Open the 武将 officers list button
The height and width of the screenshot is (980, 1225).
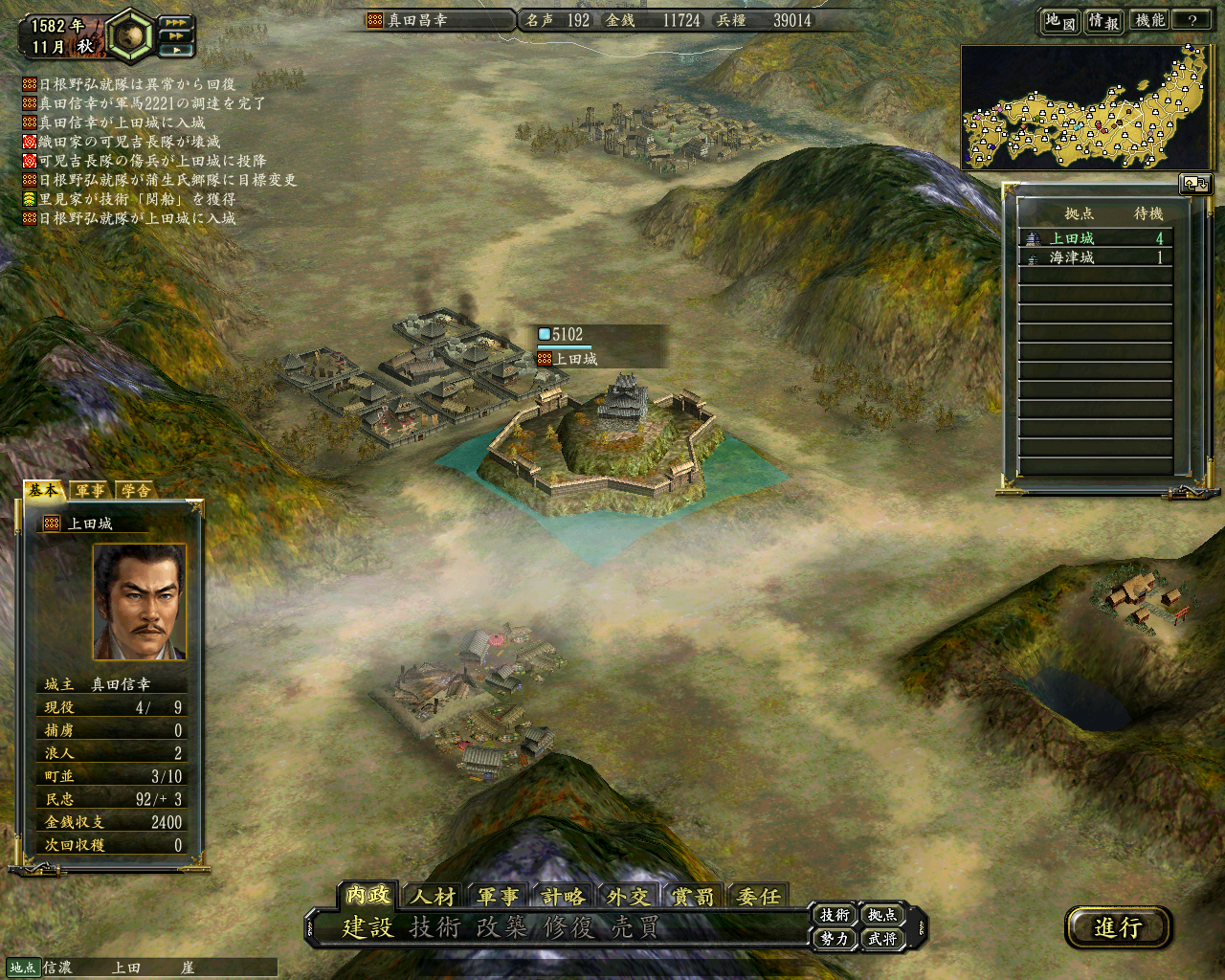(x=882, y=939)
